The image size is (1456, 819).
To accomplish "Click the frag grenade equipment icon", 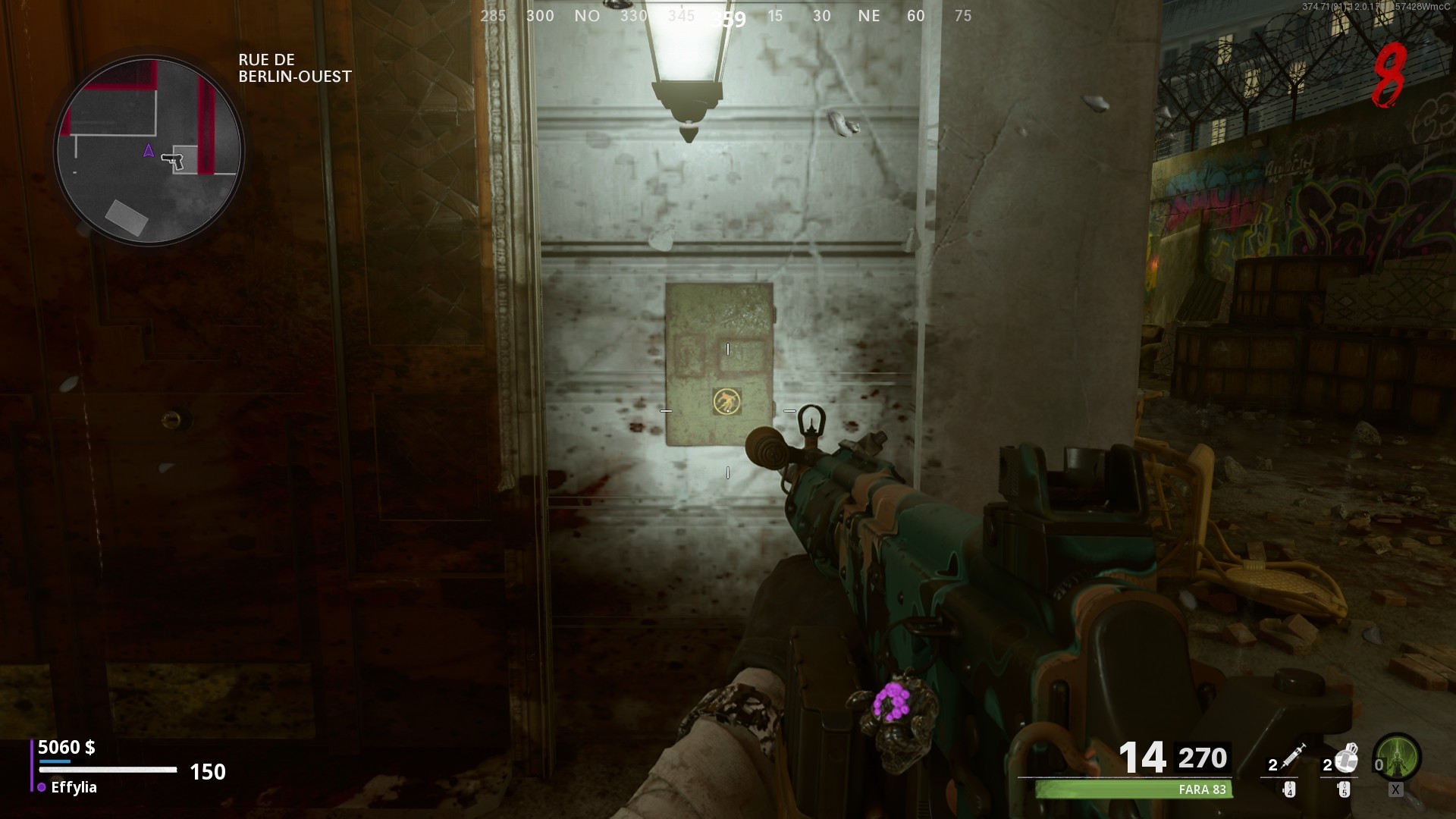I will tap(1347, 758).
